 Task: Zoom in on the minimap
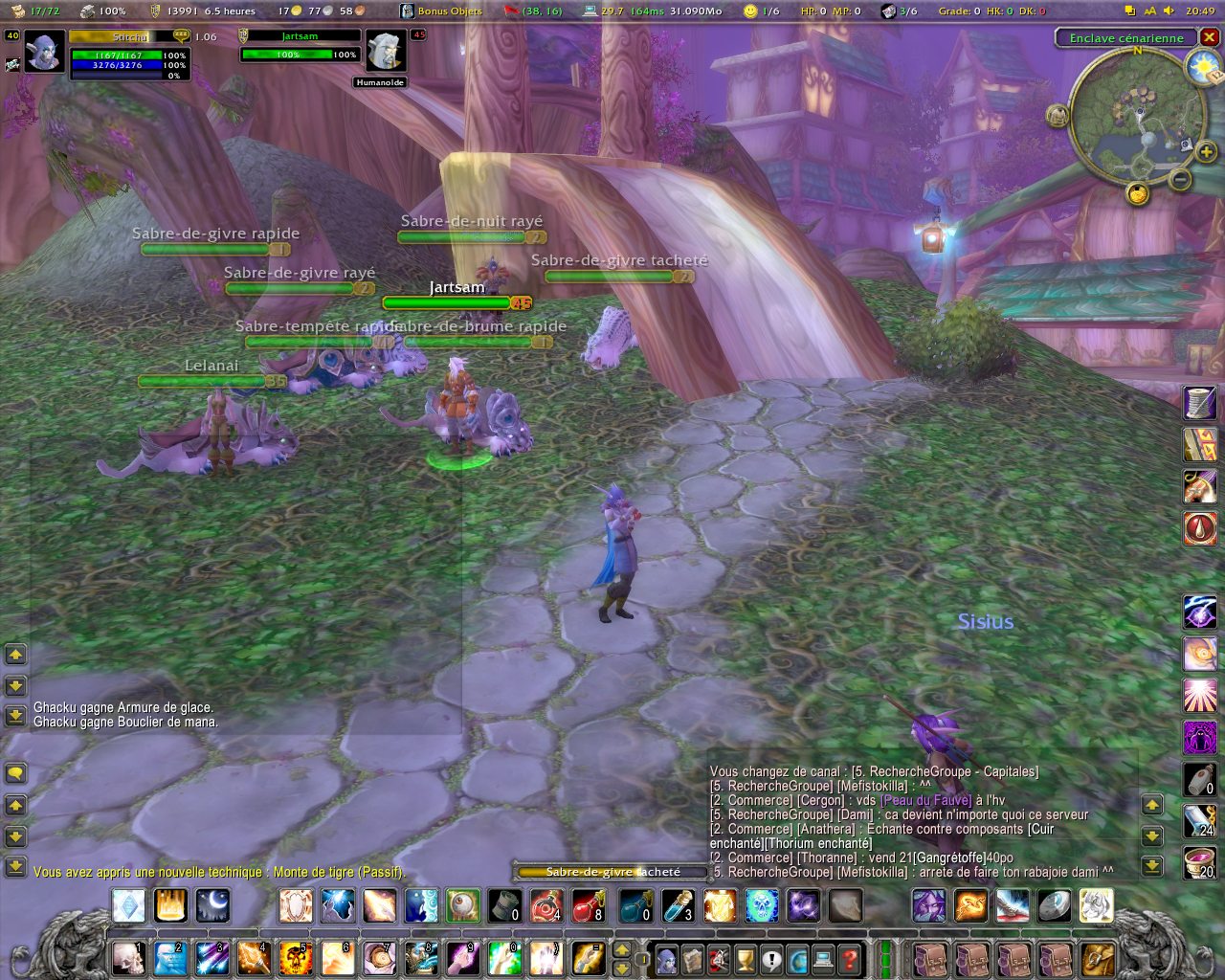(1206, 151)
